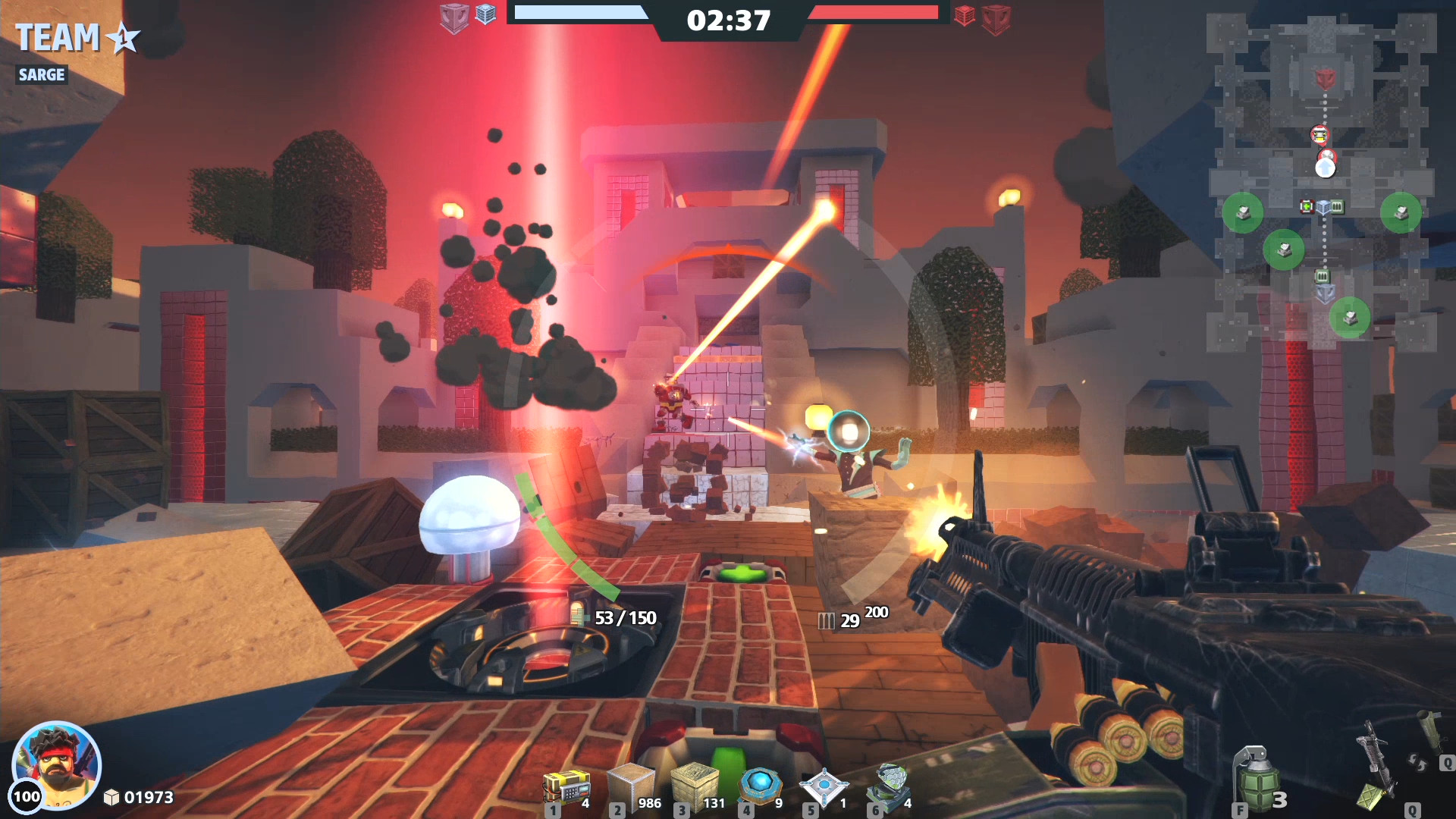This screenshot has width=1456, height=819.
Task: Click the cube currency icon beside 01973
Action: pos(112,798)
